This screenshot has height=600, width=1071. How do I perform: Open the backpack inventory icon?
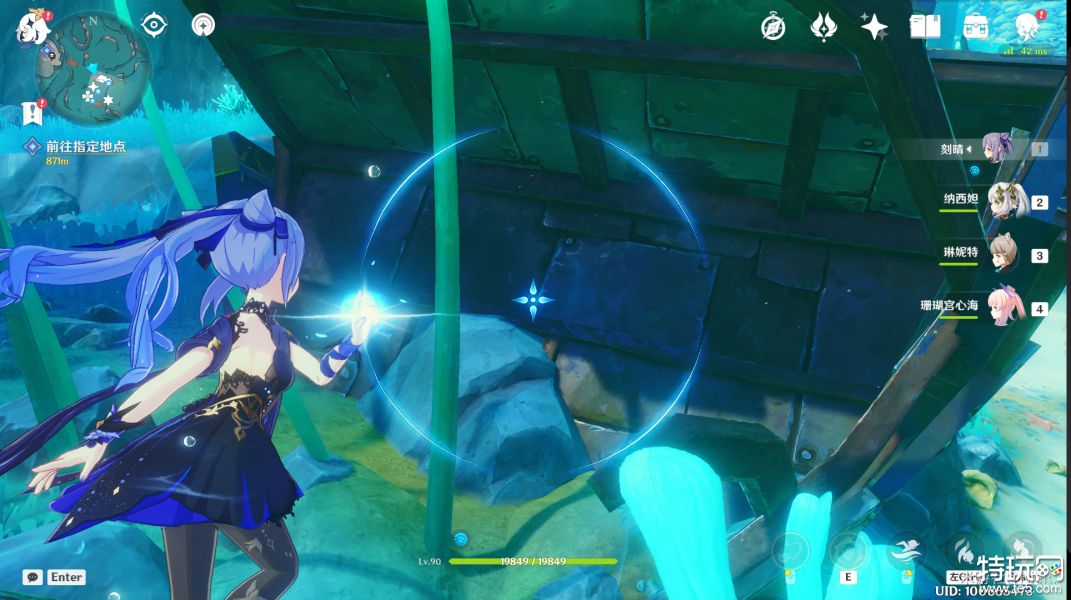(976, 27)
